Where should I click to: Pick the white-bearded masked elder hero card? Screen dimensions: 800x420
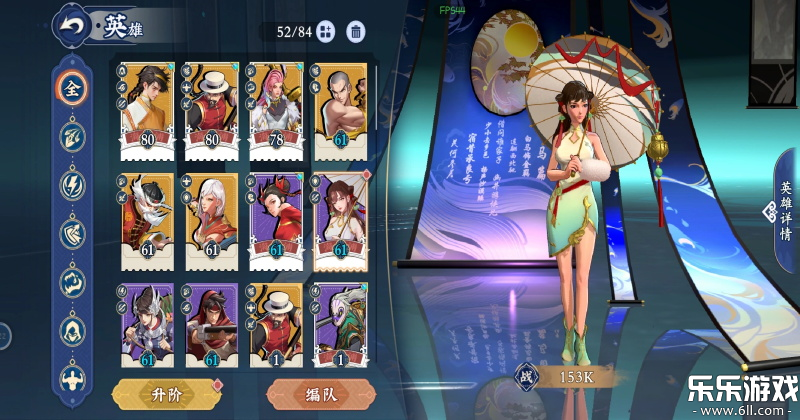pyautogui.click(x=147, y=221)
